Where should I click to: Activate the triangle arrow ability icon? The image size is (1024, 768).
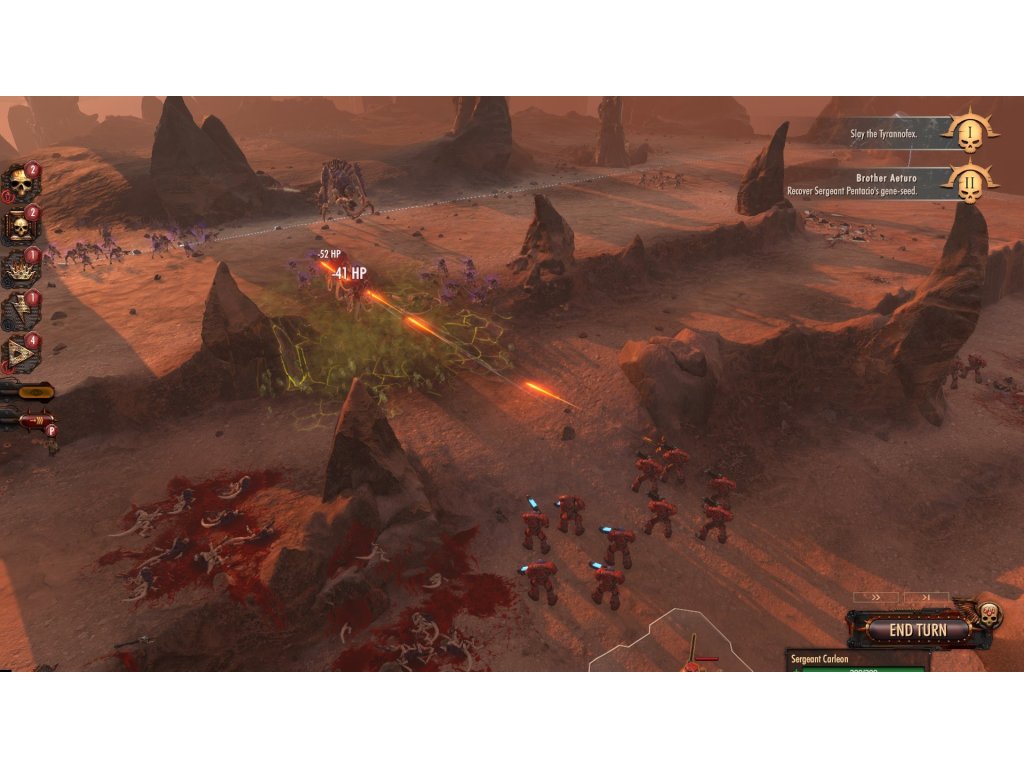pos(18,354)
